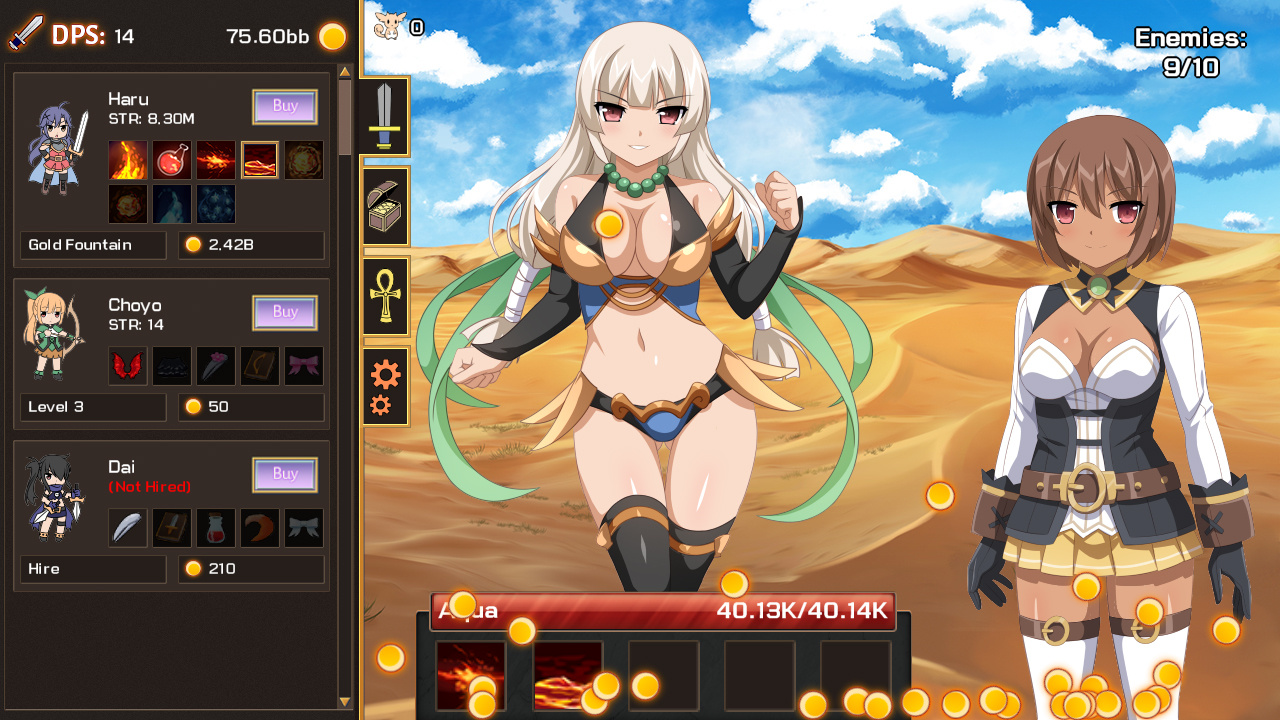Screen dimensions: 1280x720
Task: Click Dai's feather upgrade icon
Action: pyautogui.click(x=128, y=527)
